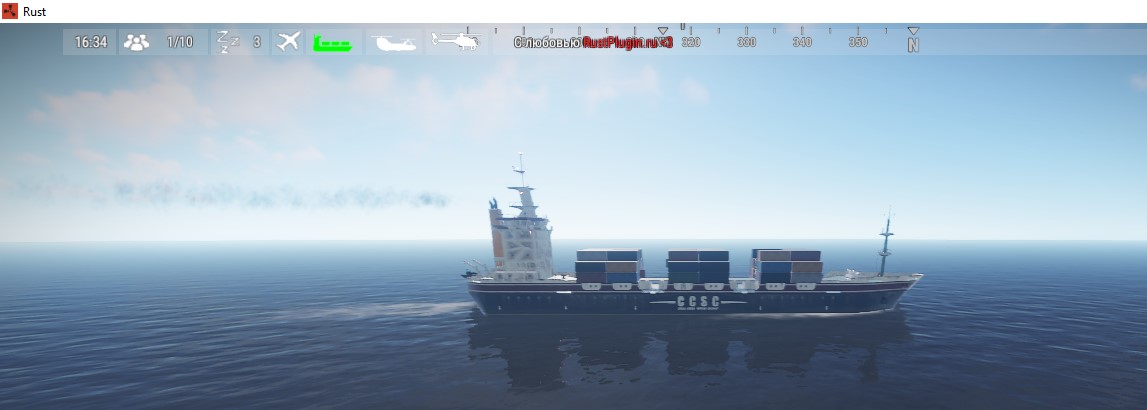Select the green cargo ship event icon
This screenshot has height=410, width=1147.
click(x=331, y=43)
